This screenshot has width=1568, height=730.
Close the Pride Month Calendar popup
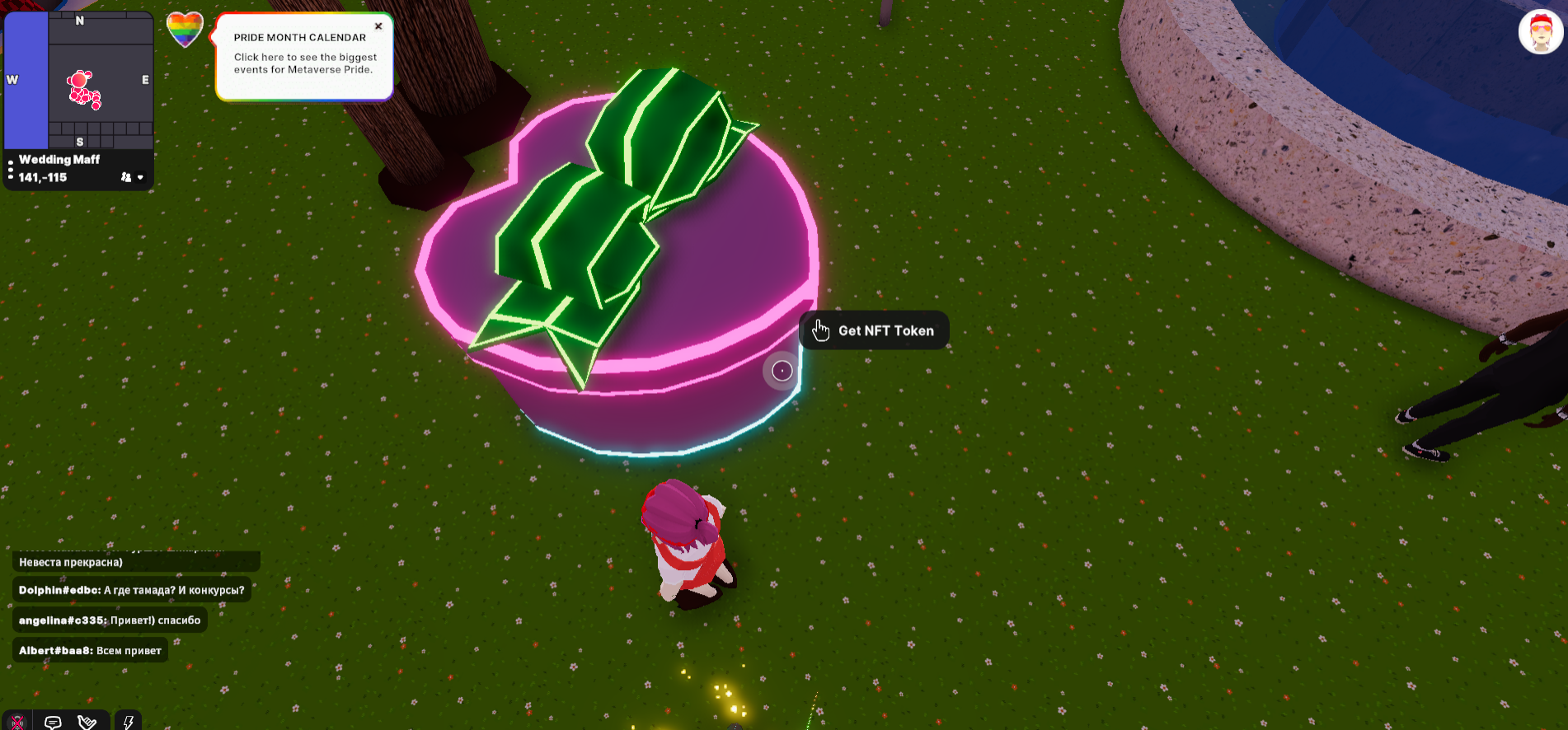[378, 26]
